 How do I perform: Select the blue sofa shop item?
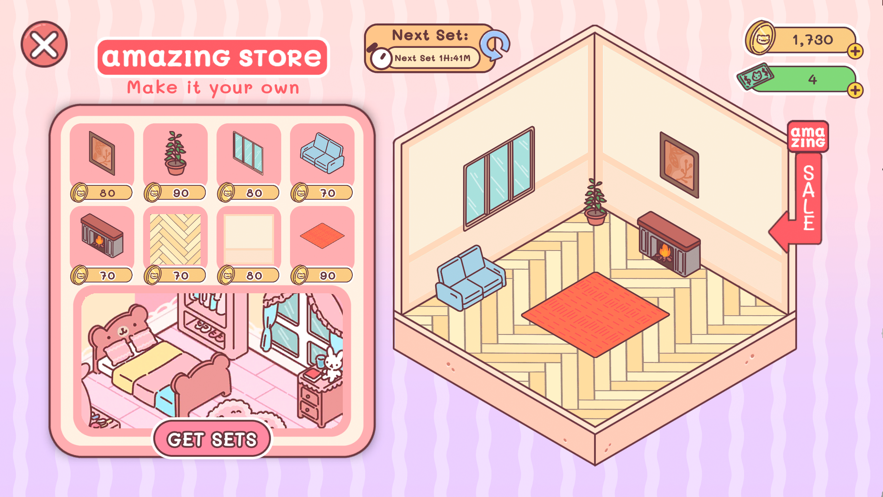coord(322,160)
